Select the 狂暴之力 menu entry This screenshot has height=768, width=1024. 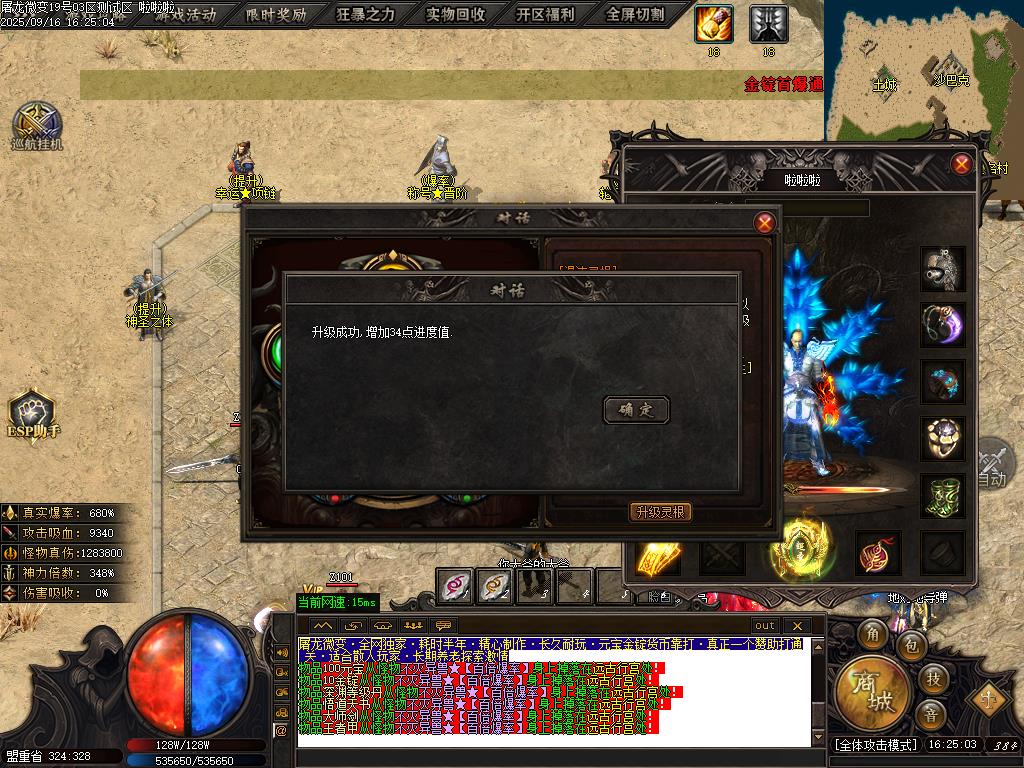(365, 15)
